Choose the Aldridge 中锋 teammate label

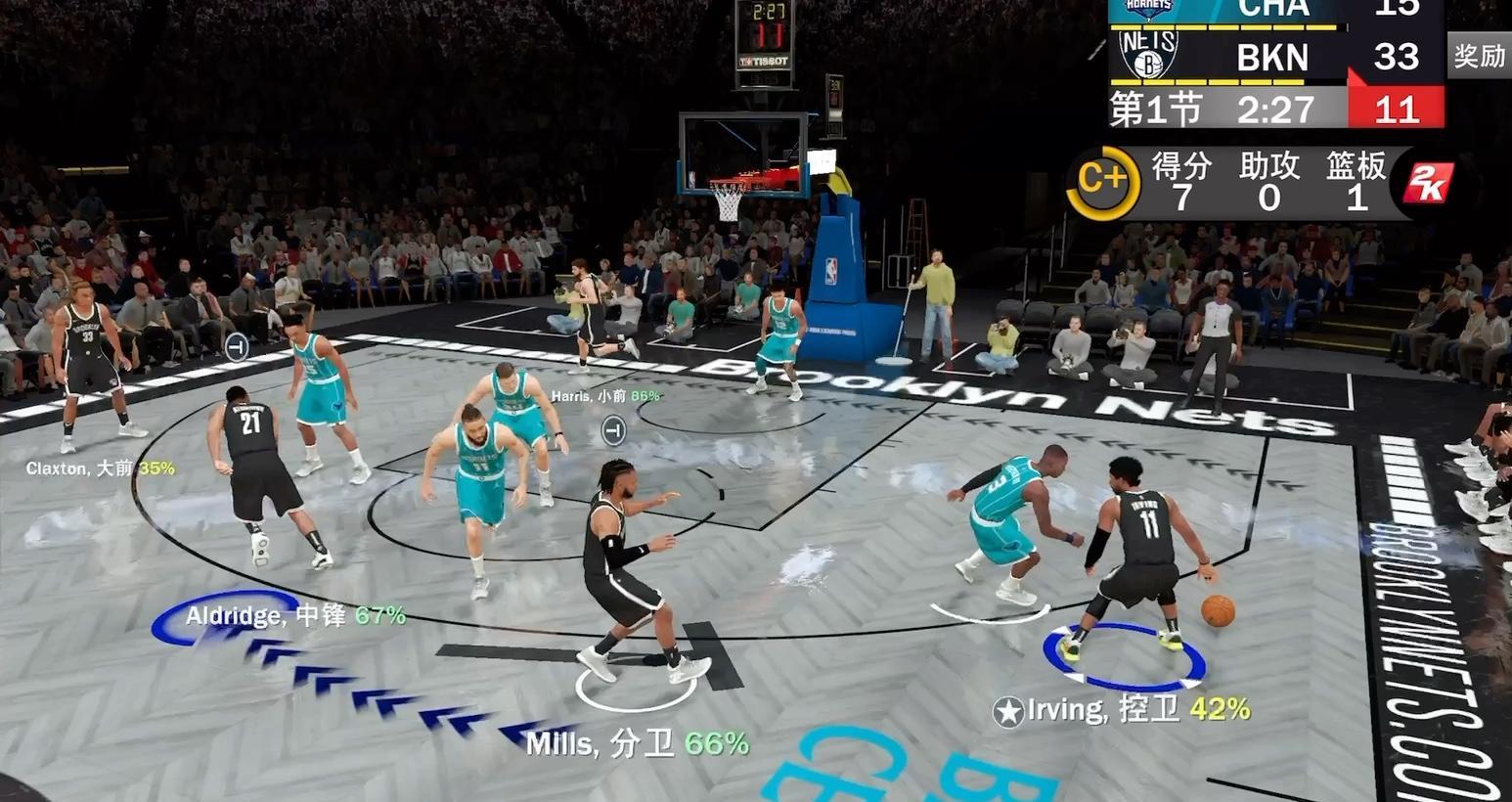pos(295,615)
